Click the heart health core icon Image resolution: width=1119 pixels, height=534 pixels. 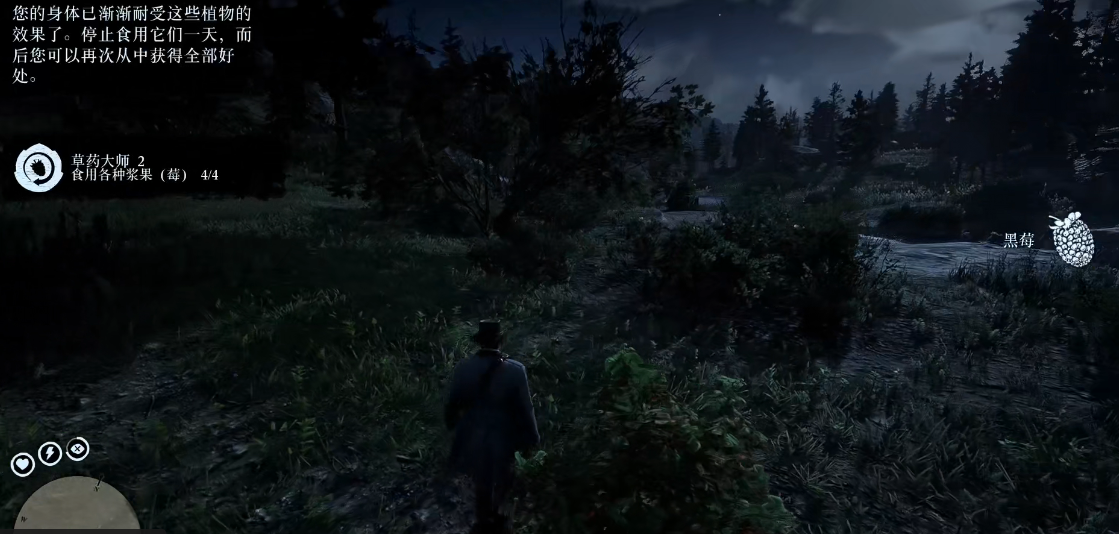[22, 464]
